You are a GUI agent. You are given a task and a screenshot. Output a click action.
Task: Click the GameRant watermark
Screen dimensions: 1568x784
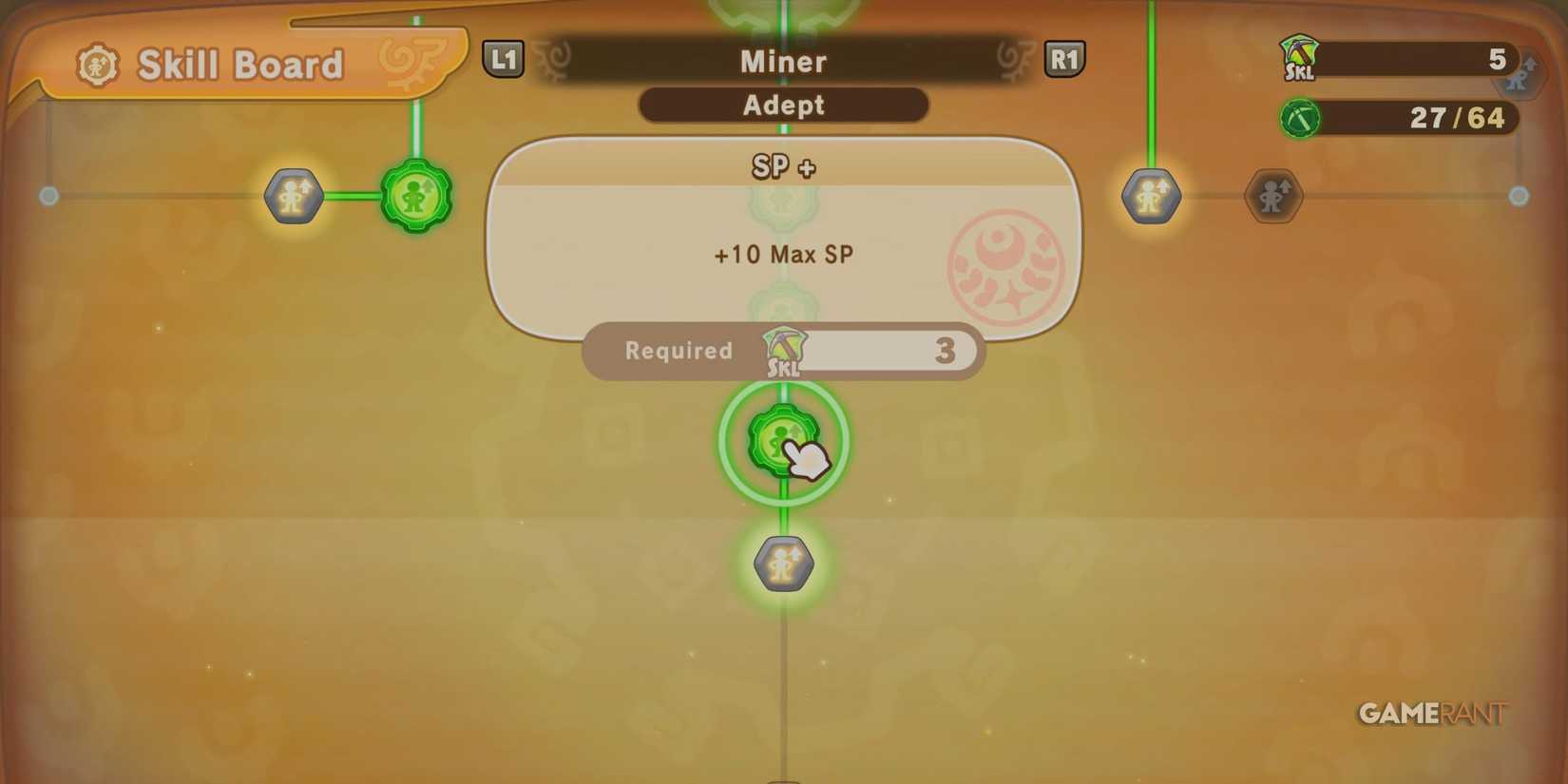(x=1430, y=714)
